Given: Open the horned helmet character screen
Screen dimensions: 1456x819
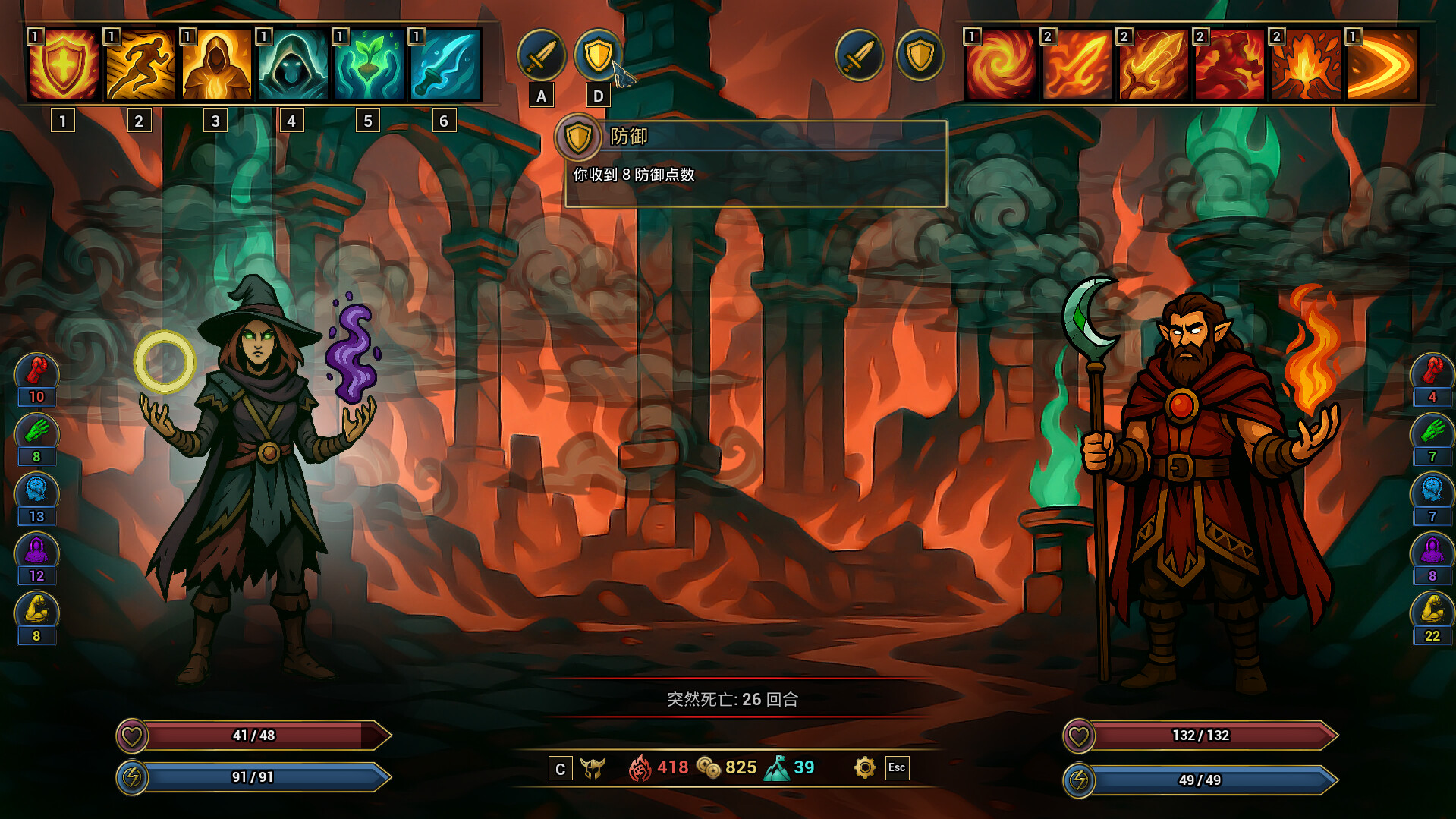Looking at the screenshot, I should (x=593, y=768).
